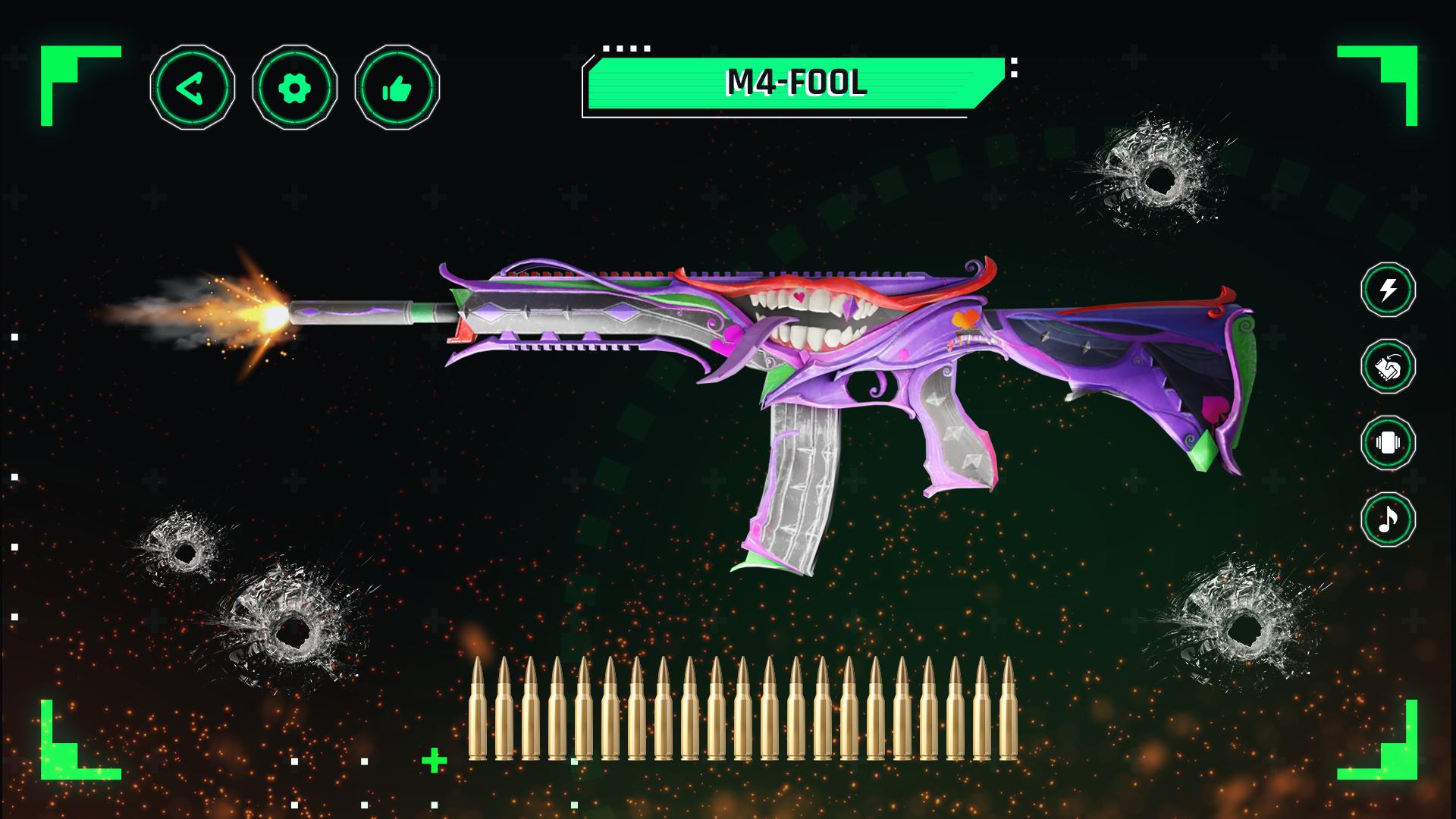Screen dimensions: 1456x819
Task: Open settings with the gear icon
Action: 294,88
